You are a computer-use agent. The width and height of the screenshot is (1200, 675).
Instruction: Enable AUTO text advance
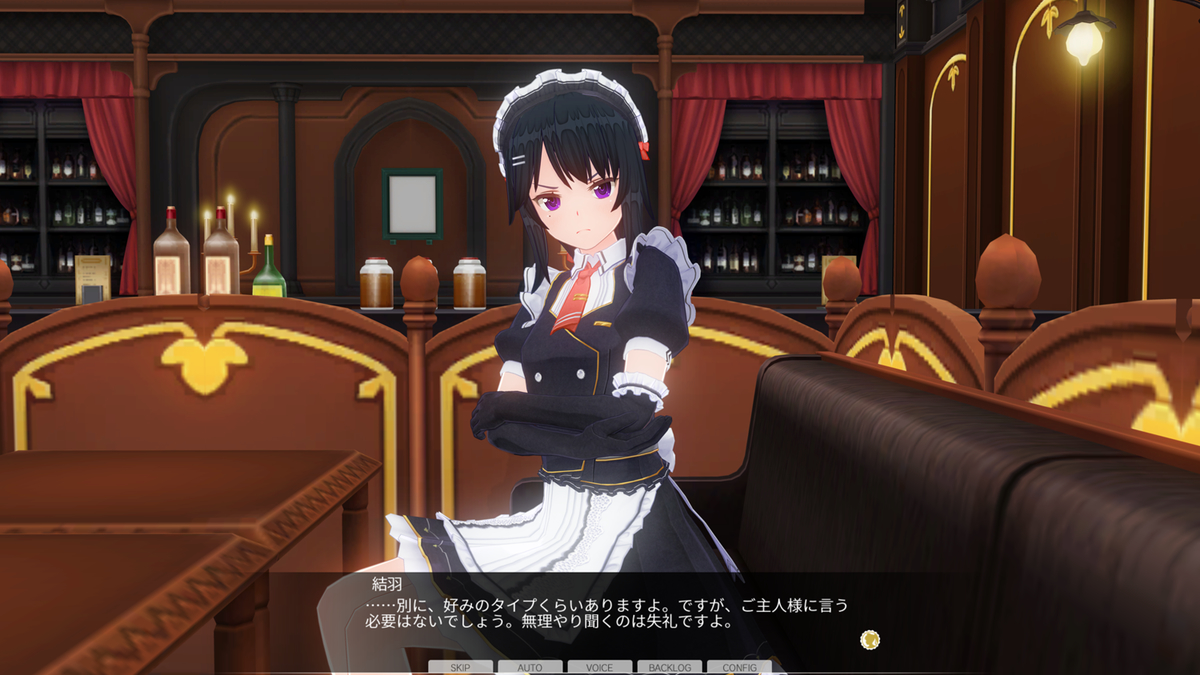coord(530,667)
